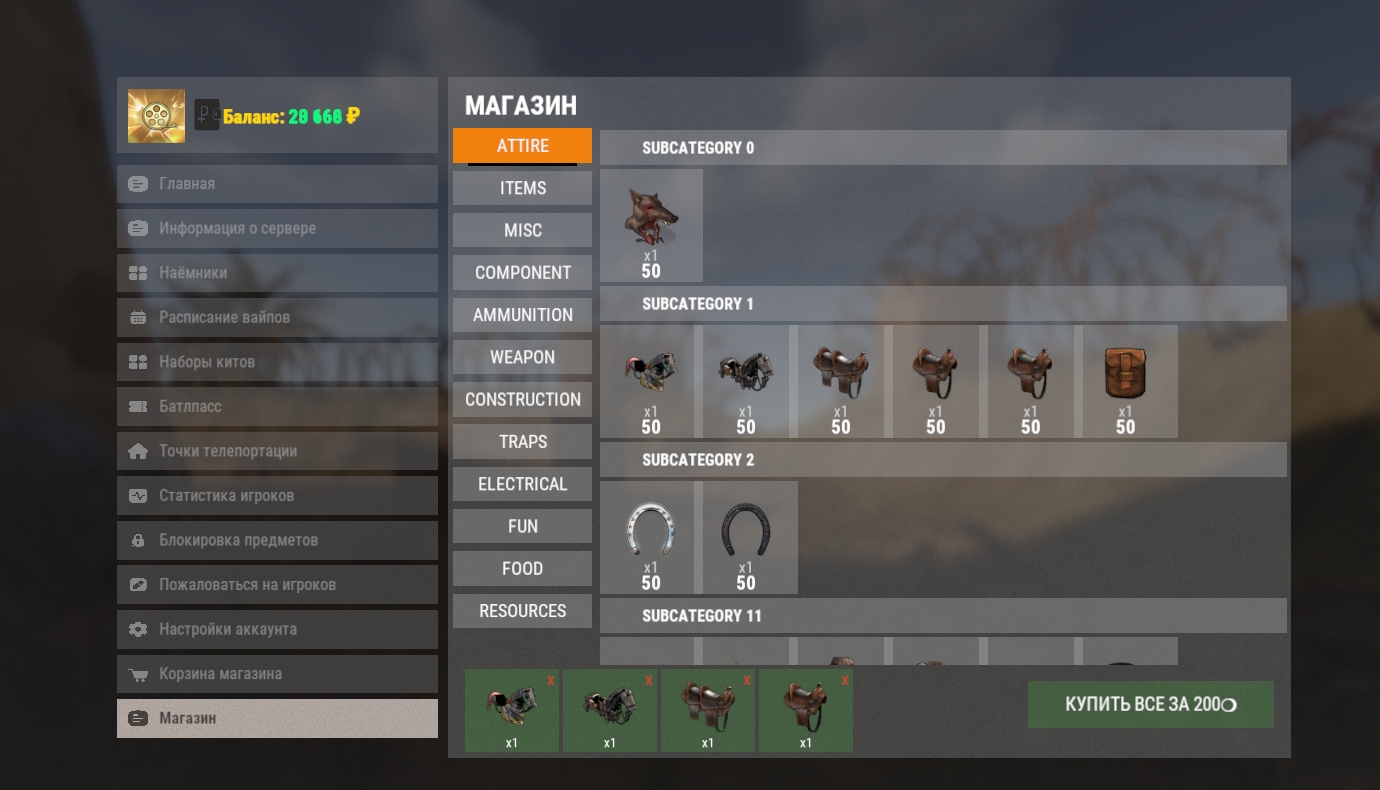Screen dimensions: 1380x790
Task: Select the wolf headdress shop item
Action: point(651,225)
